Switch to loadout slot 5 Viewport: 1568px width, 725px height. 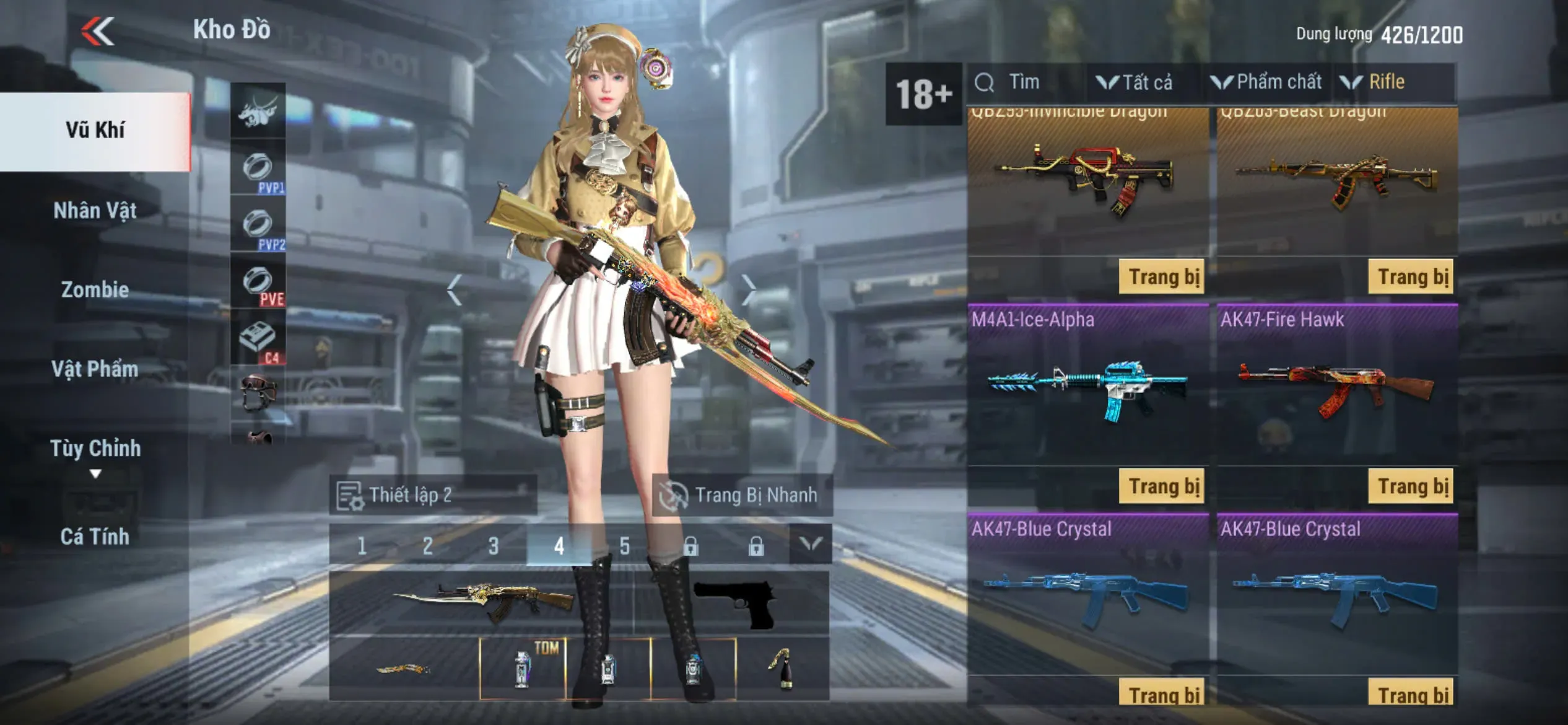point(625,546)
